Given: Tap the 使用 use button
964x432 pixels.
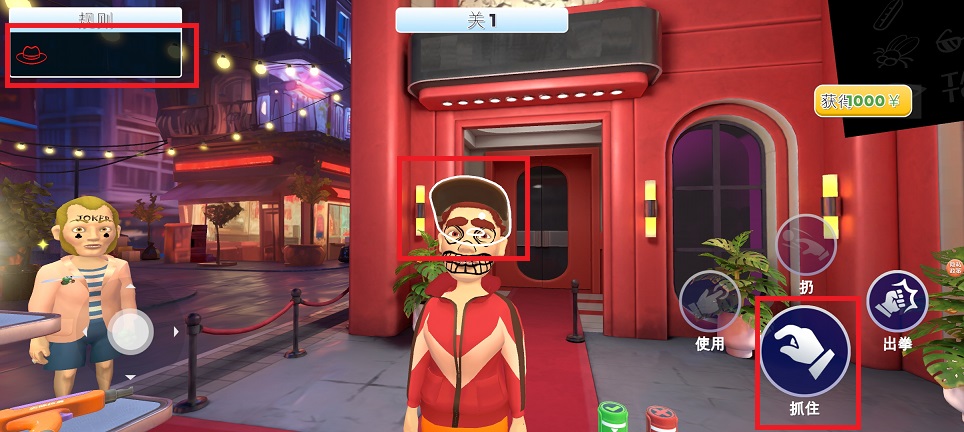Looking at the screenshot, I should point(710,303).
